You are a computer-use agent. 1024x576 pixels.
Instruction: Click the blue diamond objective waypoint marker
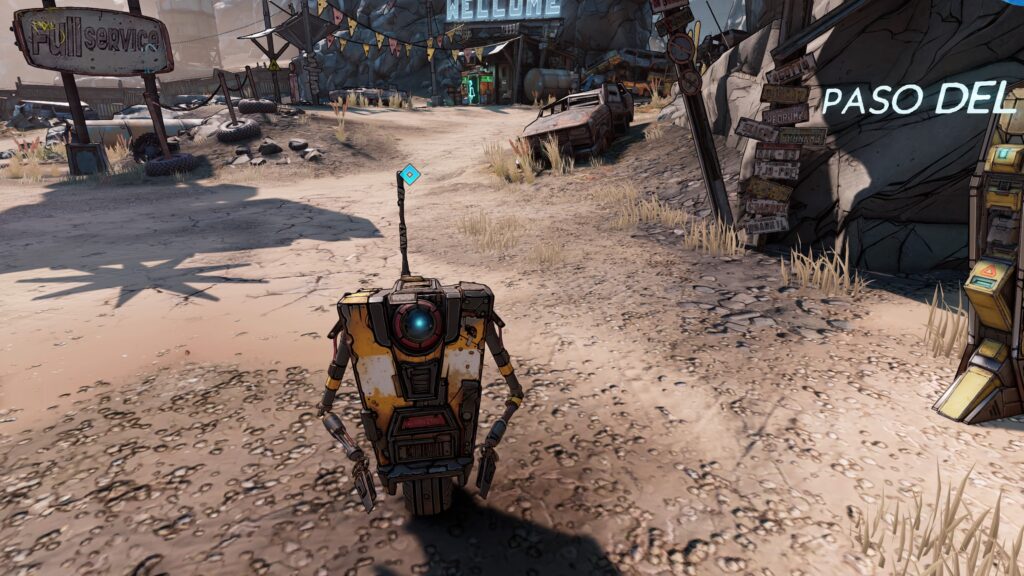click(x=409, y=174)
